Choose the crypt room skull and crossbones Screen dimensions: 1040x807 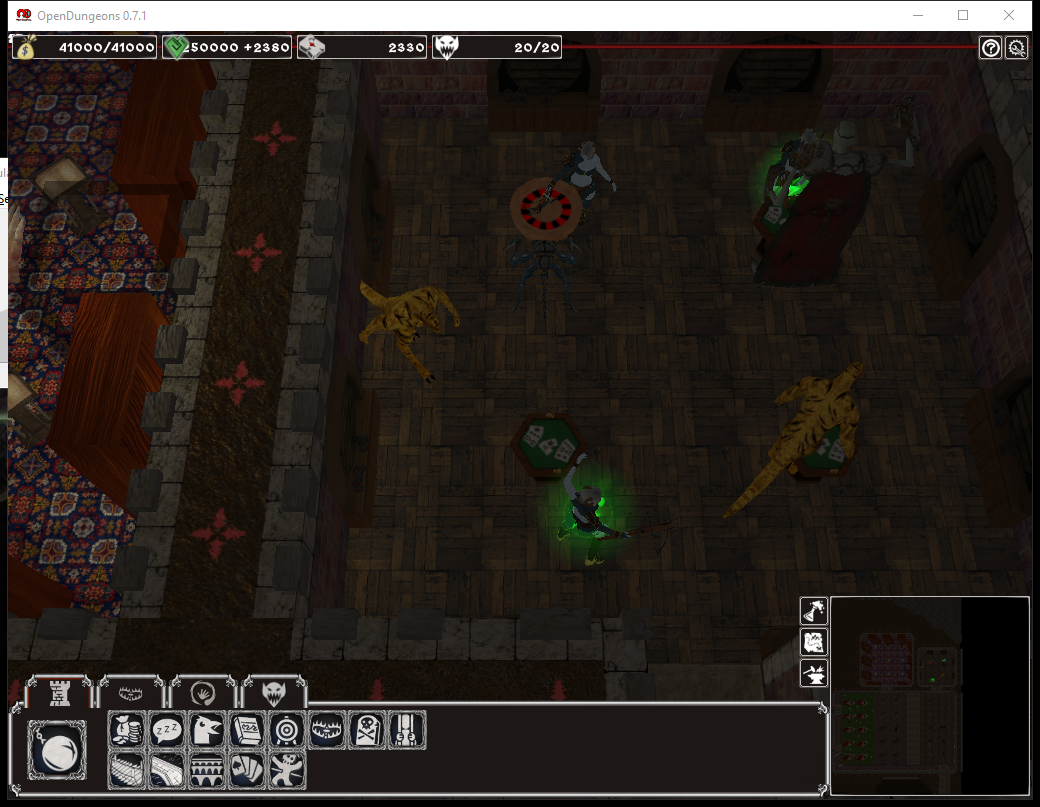pos(367,730)
